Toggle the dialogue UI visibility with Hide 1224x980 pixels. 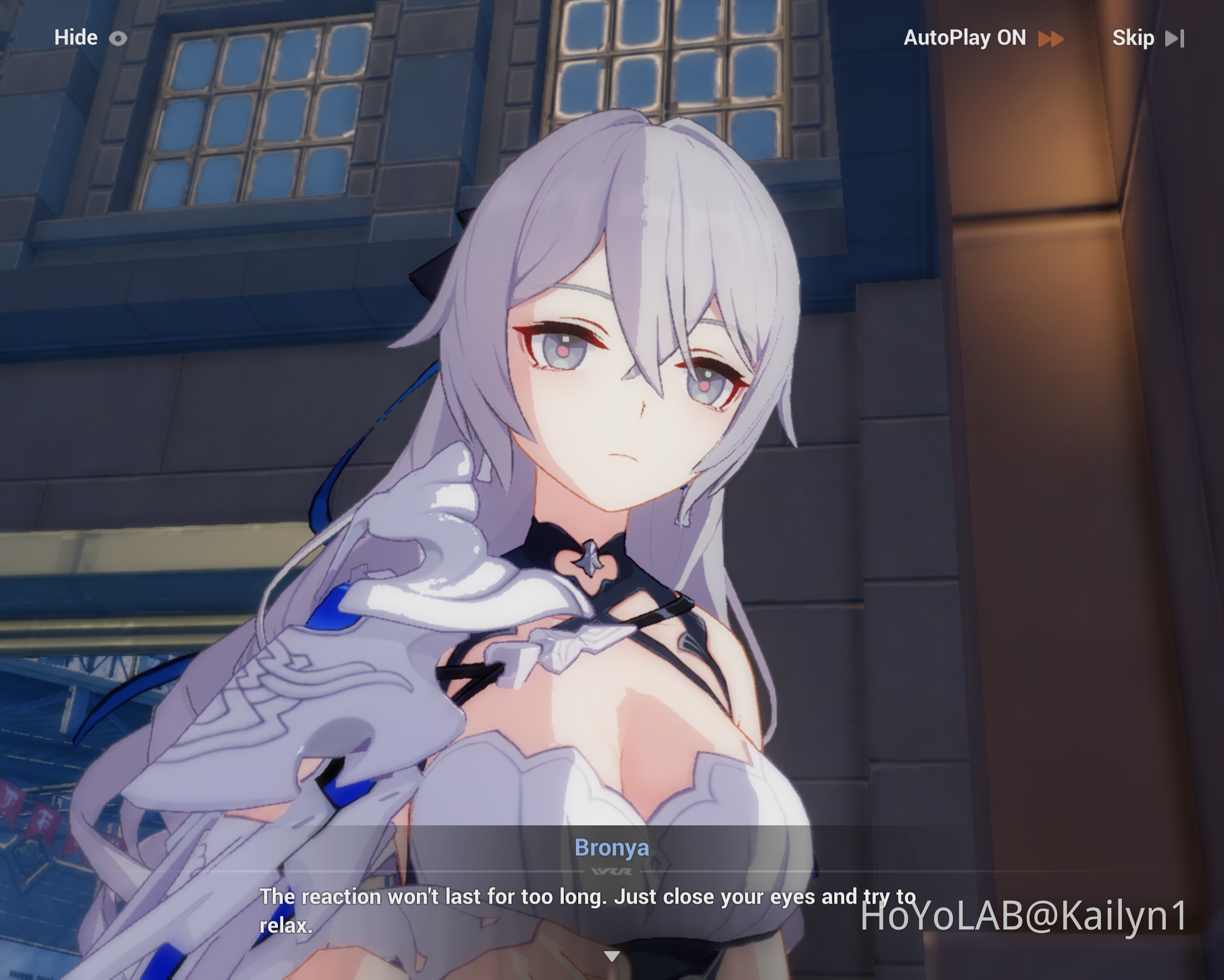pos(75,38)
